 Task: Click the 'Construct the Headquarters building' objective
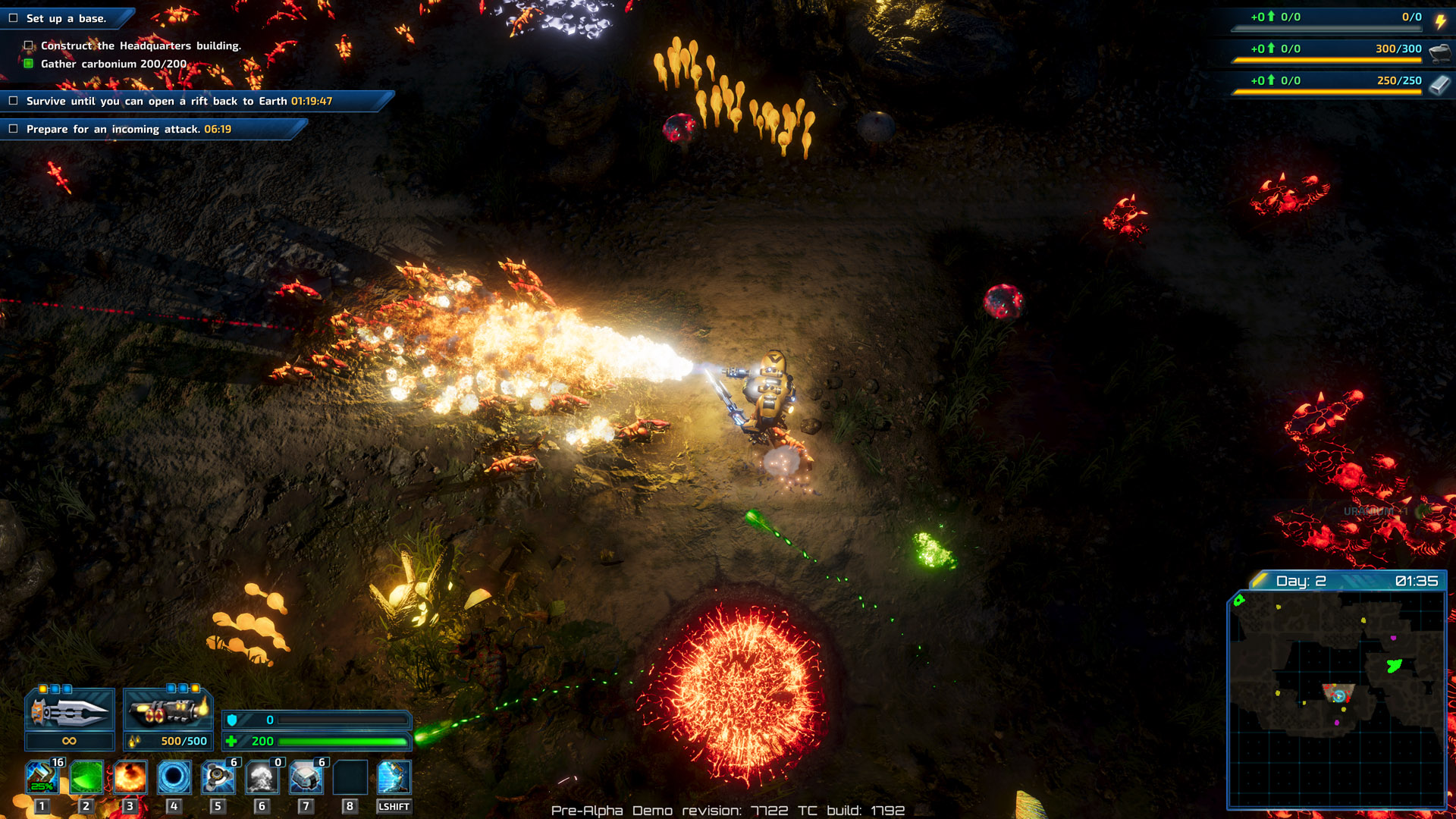[x=140, y=45]
